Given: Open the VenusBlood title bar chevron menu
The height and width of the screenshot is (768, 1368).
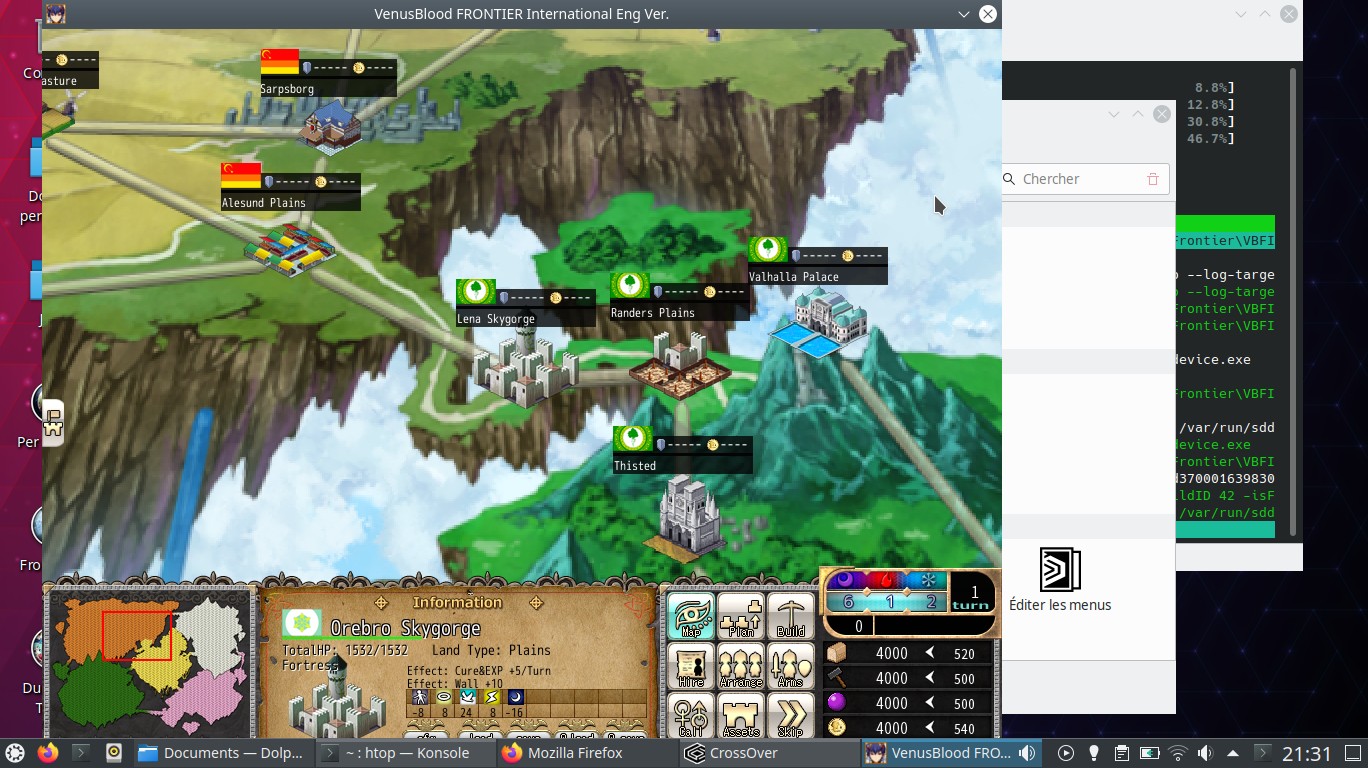Looking at the screenshot, I should point(962,14).
